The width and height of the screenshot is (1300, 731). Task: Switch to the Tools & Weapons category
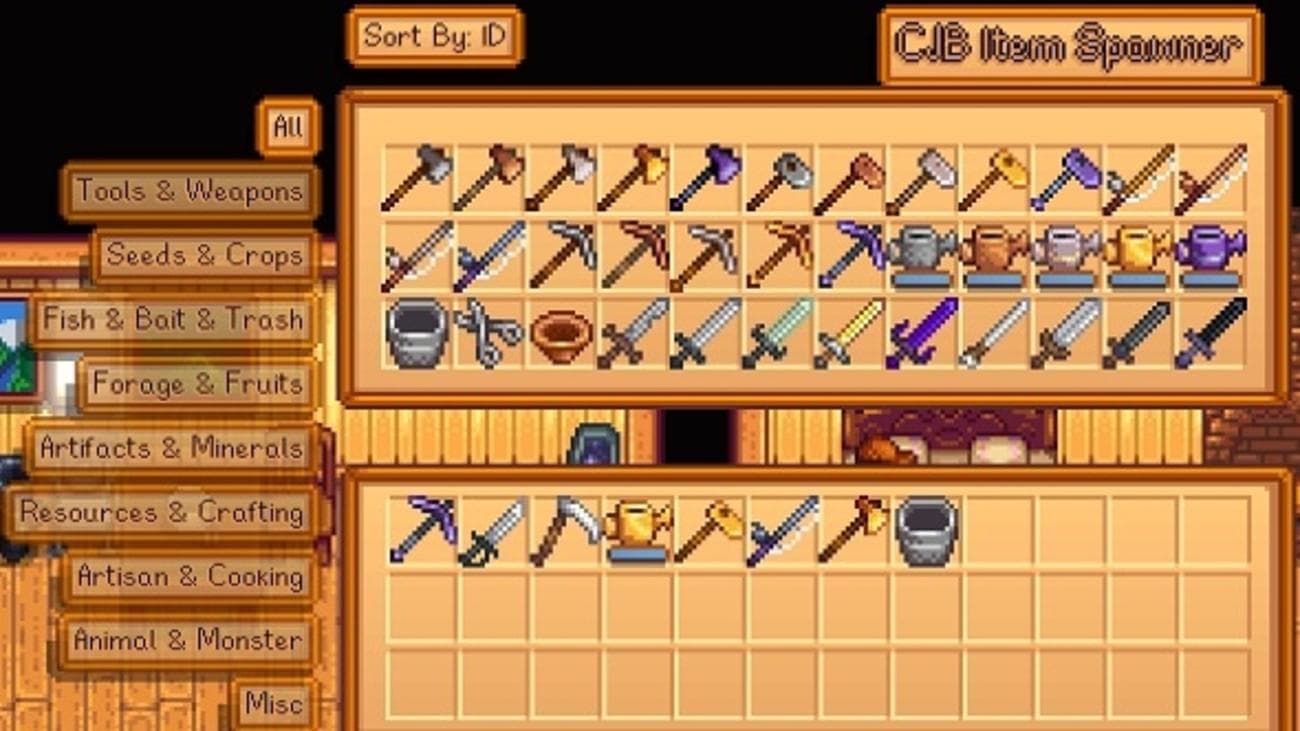[x=190, y=191]
